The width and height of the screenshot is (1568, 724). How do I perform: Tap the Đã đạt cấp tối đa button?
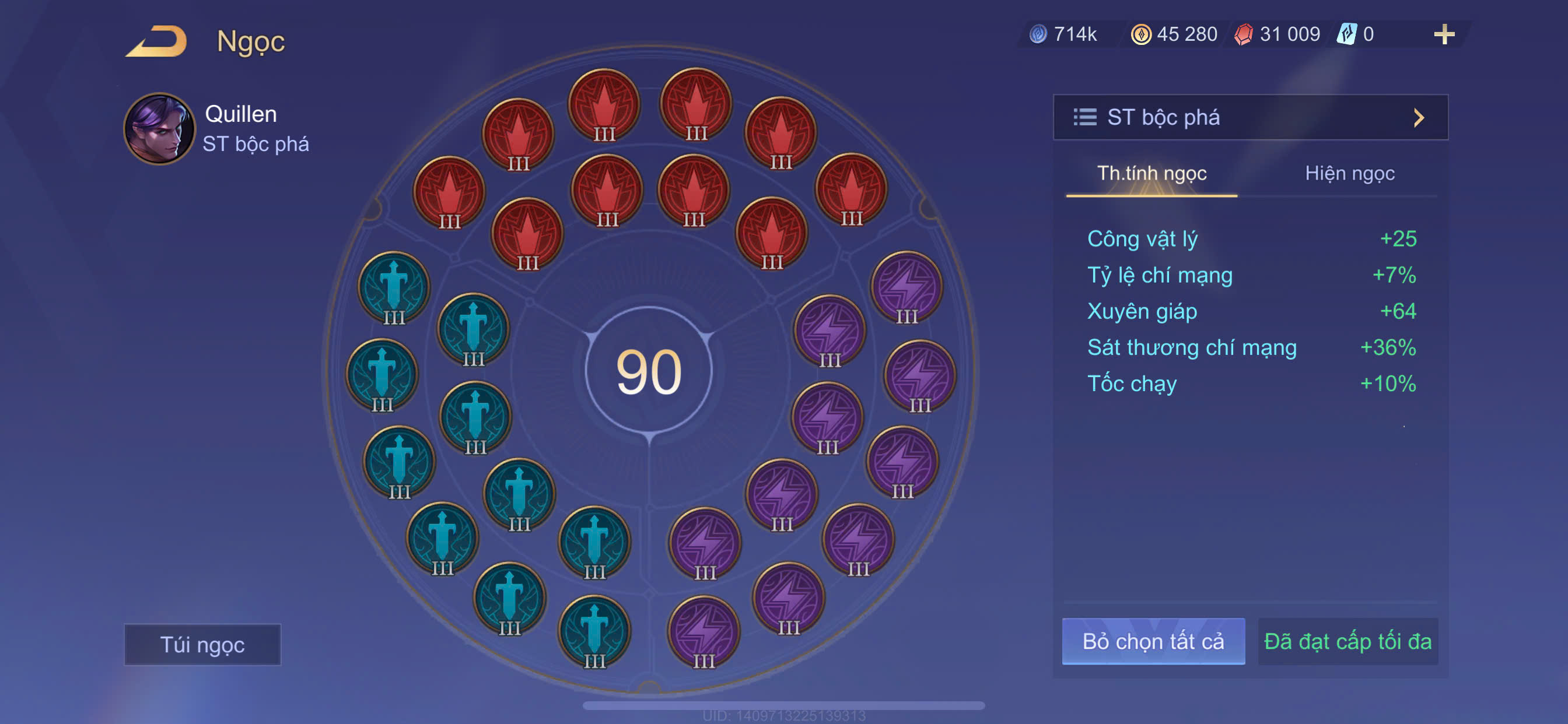tap(1347, 641)
